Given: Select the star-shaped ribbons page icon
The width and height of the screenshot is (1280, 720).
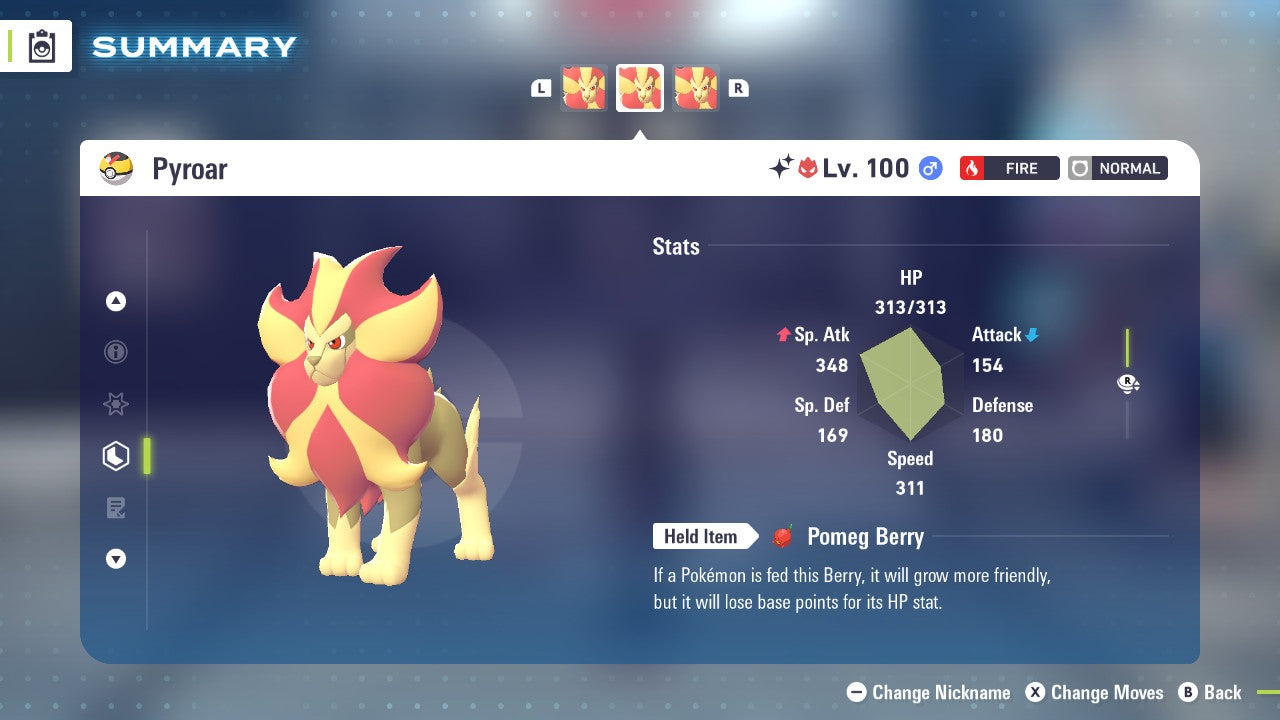Looking at the screenshot, I should tap(116, 404).
